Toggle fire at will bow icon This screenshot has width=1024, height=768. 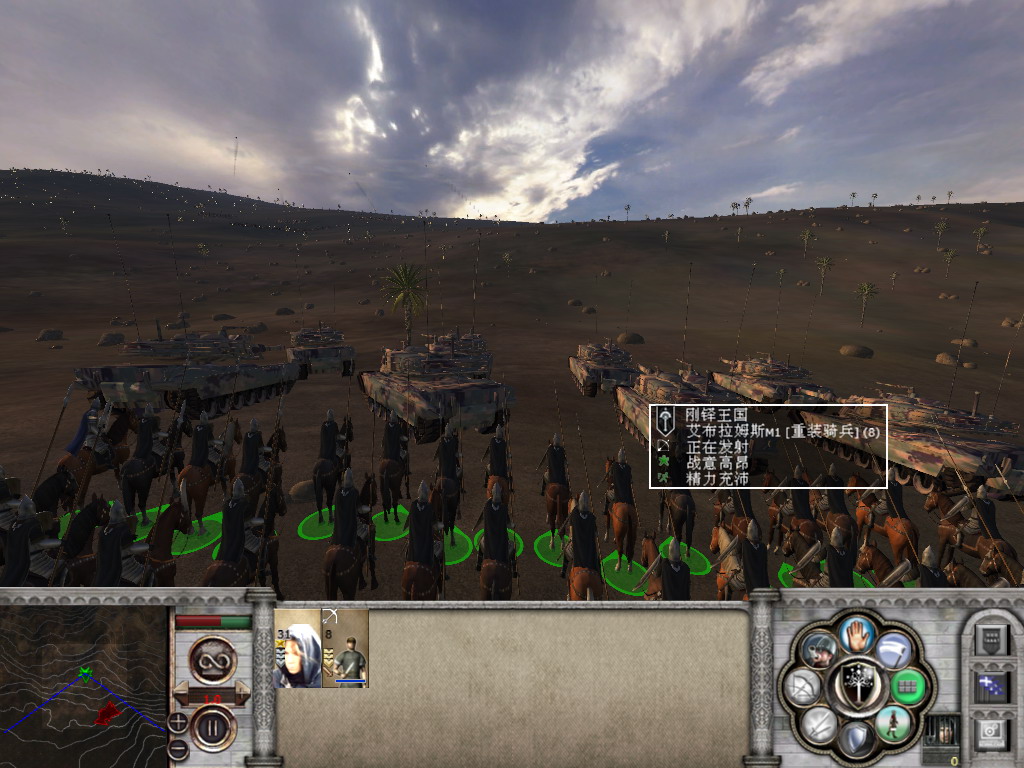point(802,687)
